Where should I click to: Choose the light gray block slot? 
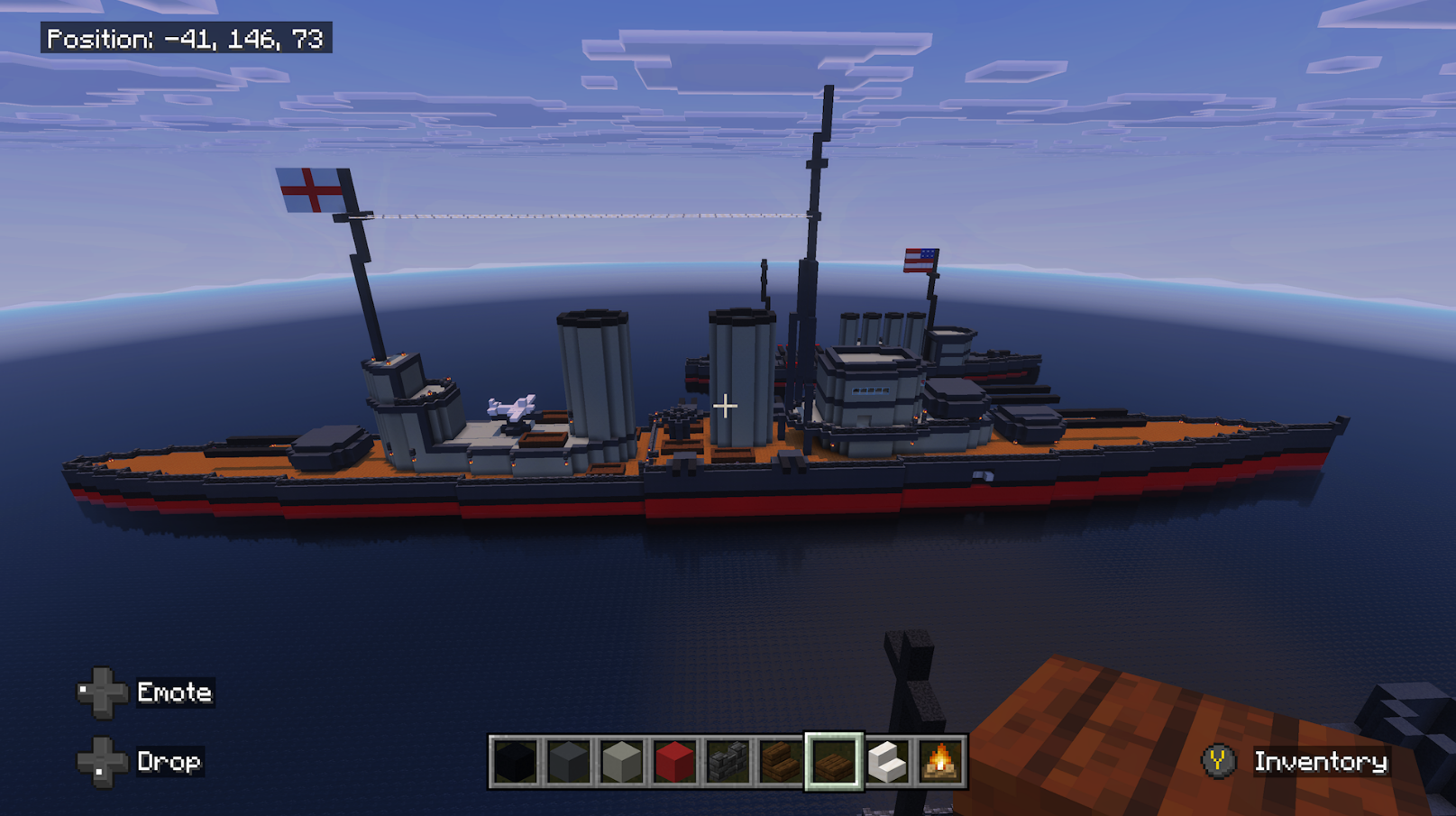(x=621, y=762)
